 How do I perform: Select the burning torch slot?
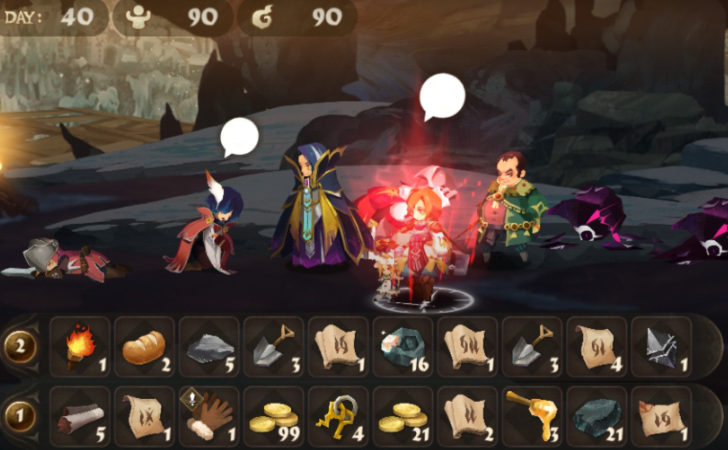pyautogui.click(x=80, y=347)
